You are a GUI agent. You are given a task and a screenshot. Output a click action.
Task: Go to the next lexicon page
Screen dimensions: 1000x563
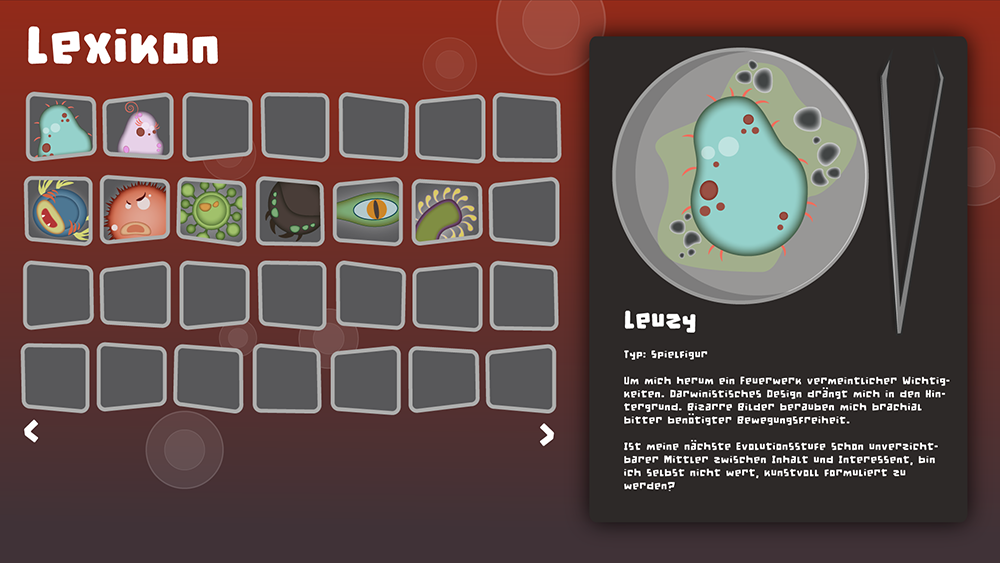546,434
